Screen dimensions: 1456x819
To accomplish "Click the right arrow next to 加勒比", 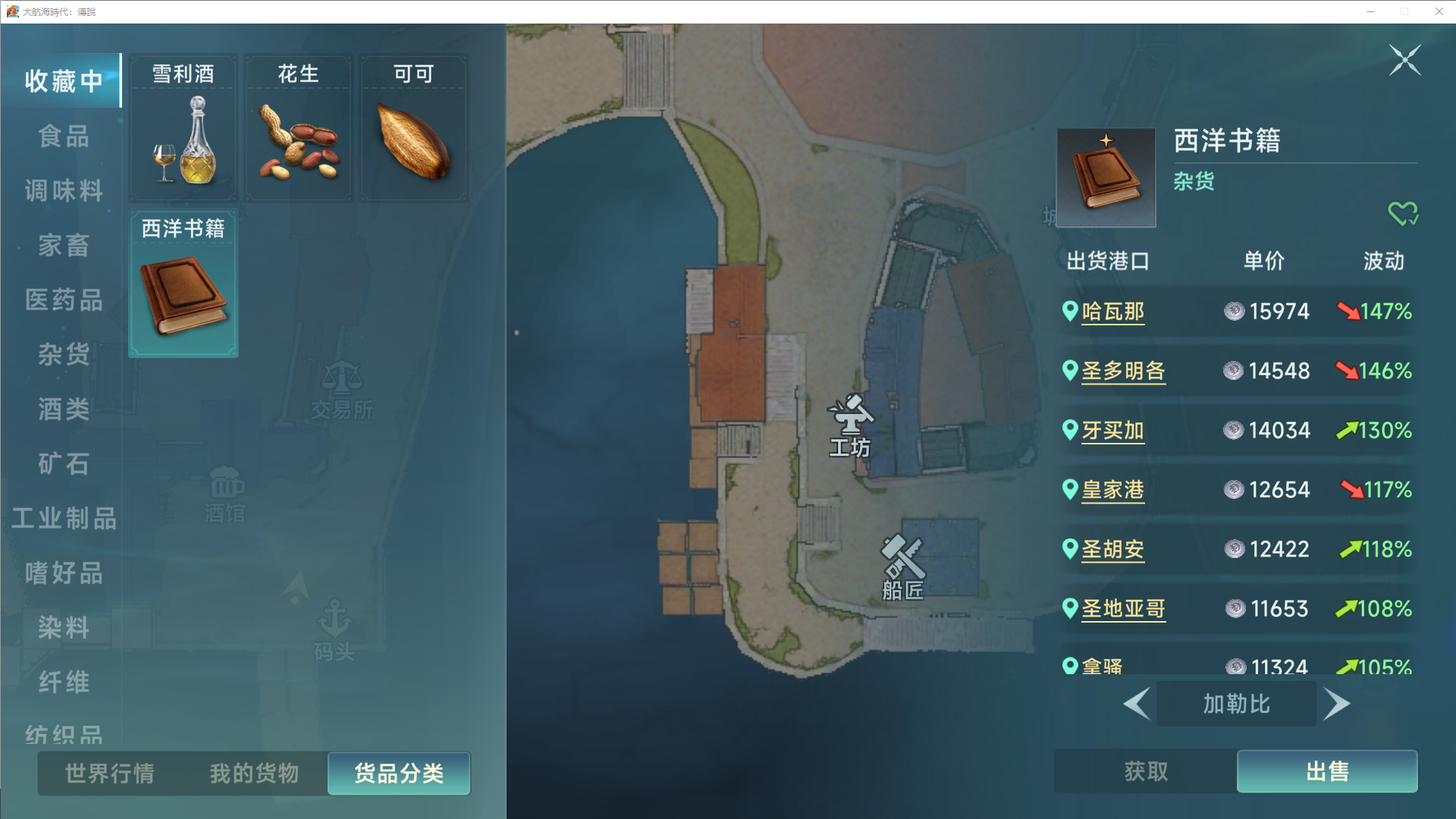I will coord(1337,704).
